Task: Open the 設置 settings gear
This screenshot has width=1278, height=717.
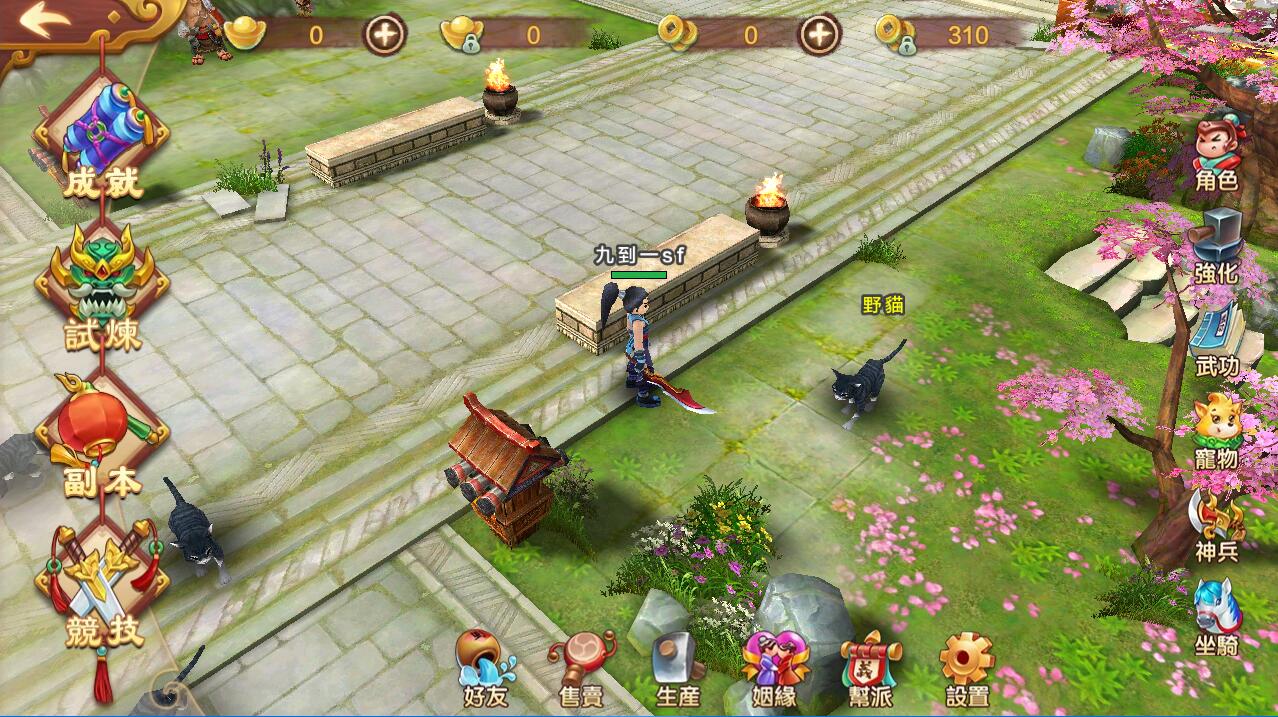Action: click(967, 668)
